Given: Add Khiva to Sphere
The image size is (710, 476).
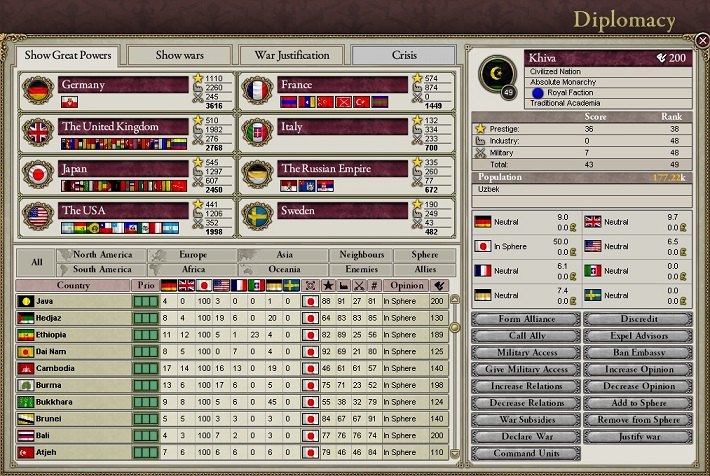Looking at the screenshot, I should [x=636, y=403].
